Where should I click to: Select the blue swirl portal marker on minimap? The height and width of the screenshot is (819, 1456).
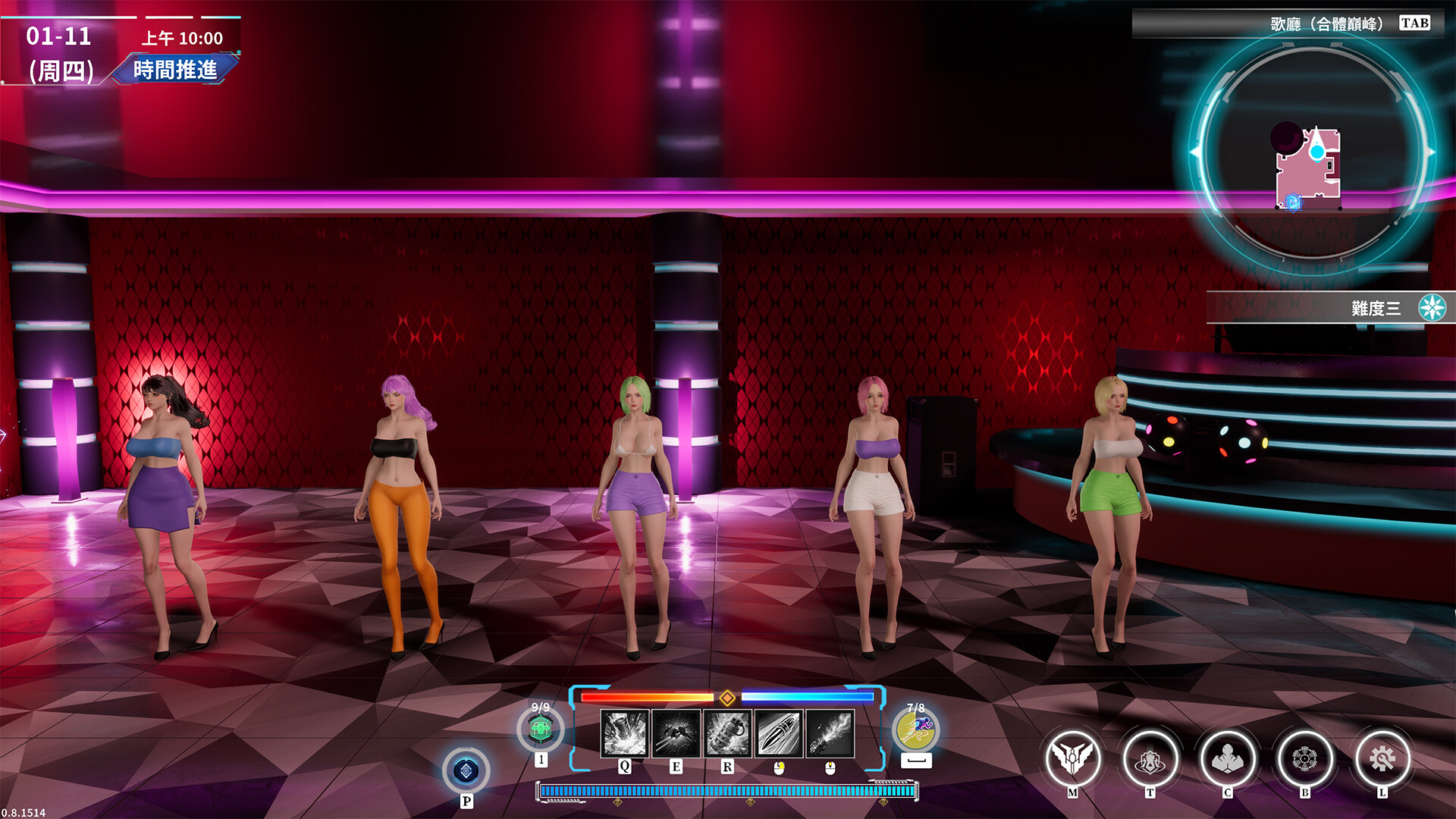click(x=1293, y=202)
